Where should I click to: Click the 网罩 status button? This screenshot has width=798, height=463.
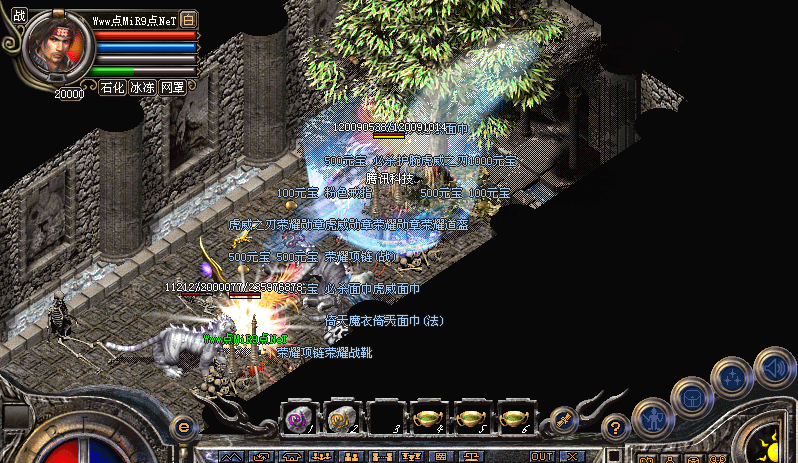pyautogui.click(x=172, y=88)
